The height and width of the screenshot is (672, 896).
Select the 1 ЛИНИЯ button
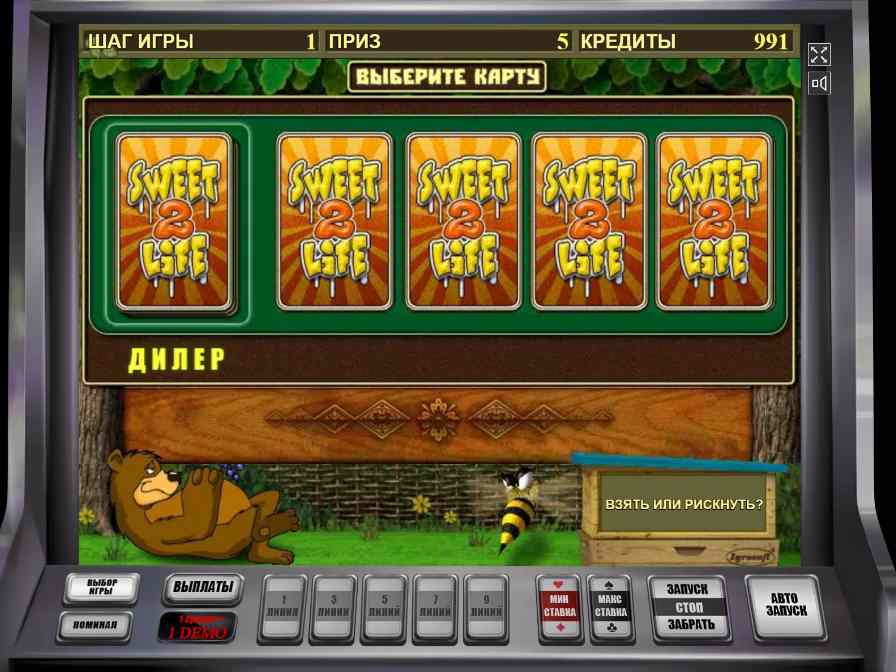tap(284, 606)
